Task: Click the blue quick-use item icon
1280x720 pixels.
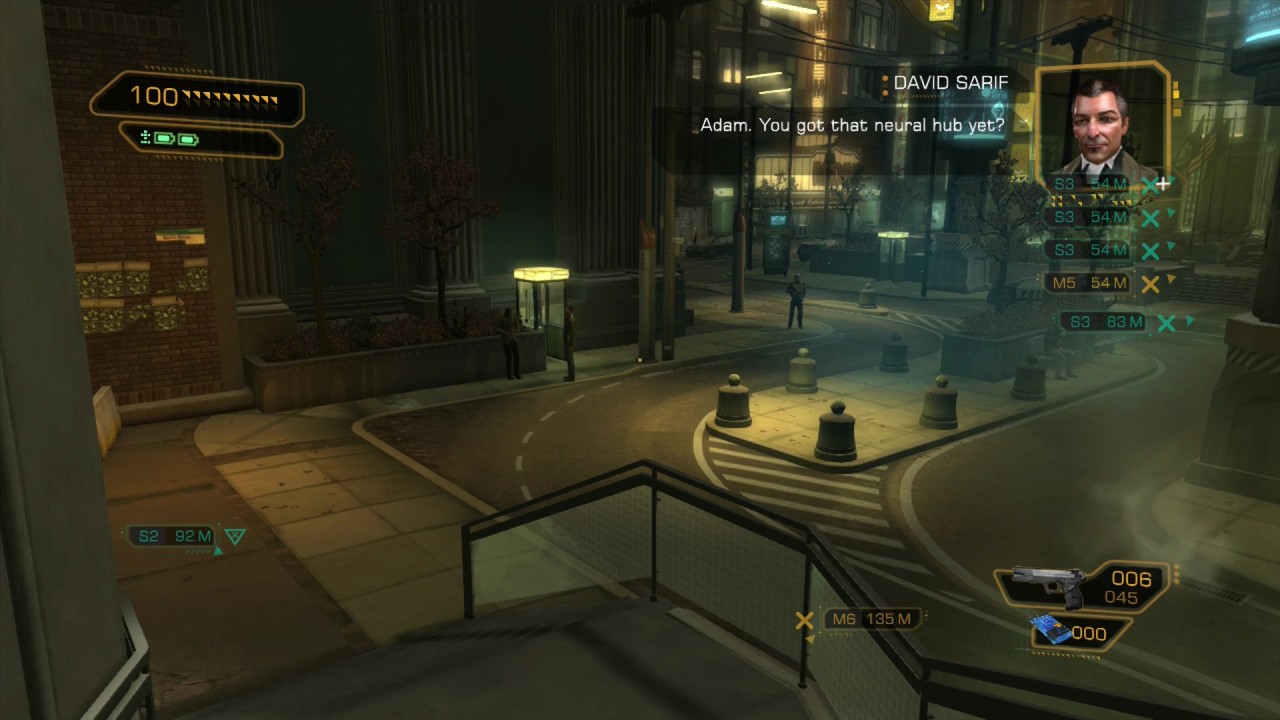Action: click(1054, 630)
